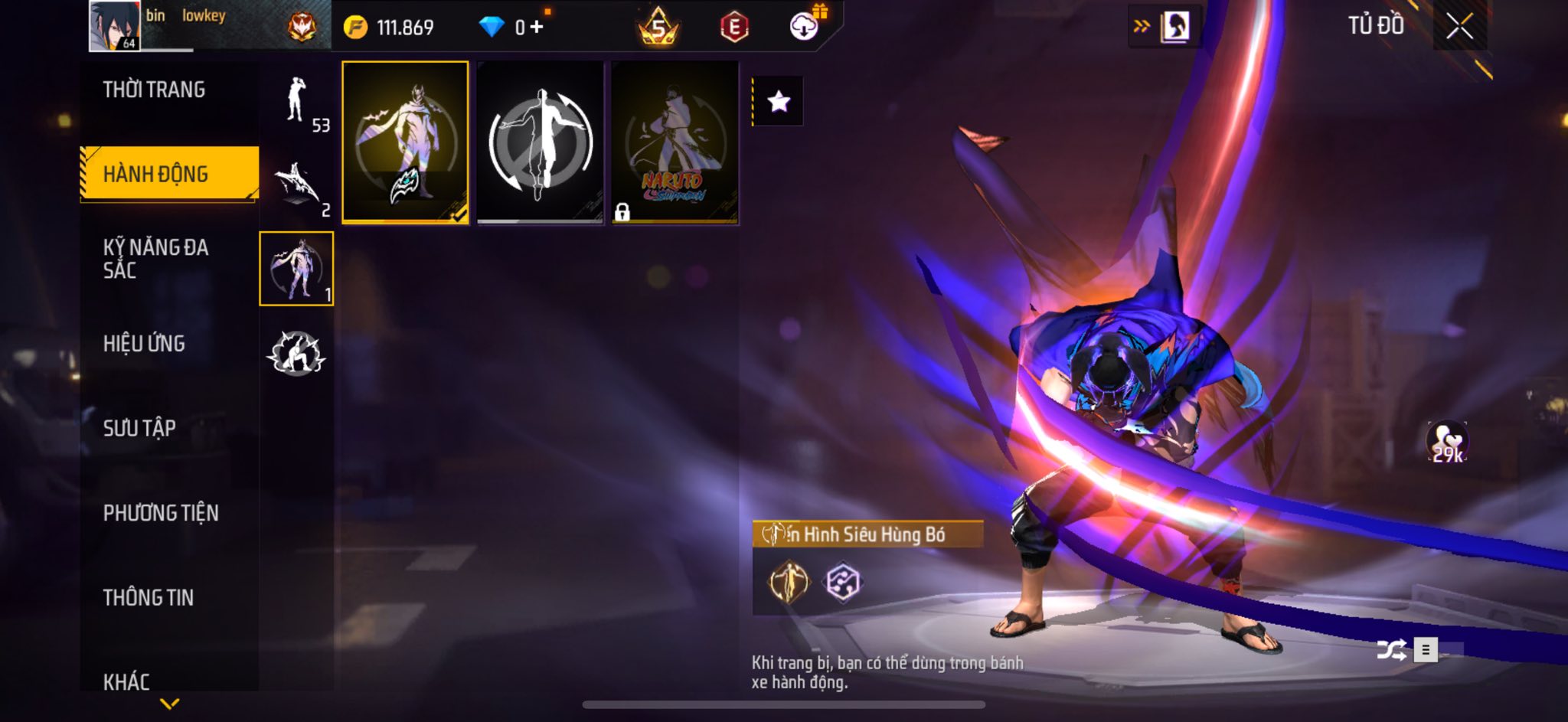Open the cloud download gift icon
This screenshot has height=722, width=1568.
coord(805,27)
